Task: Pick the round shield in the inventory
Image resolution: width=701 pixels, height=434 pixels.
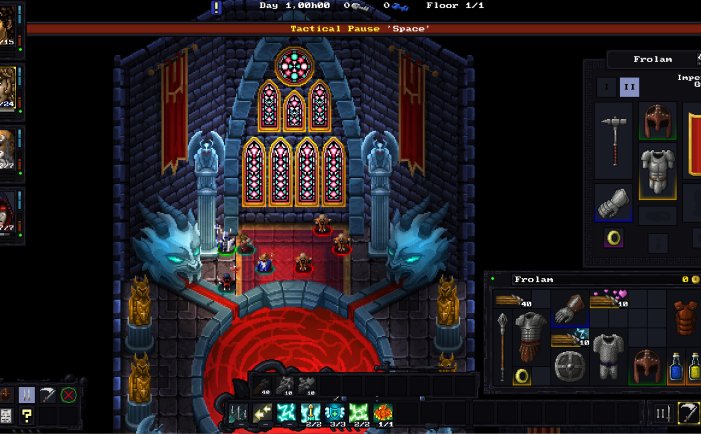Action: click(x=569, y=366)
